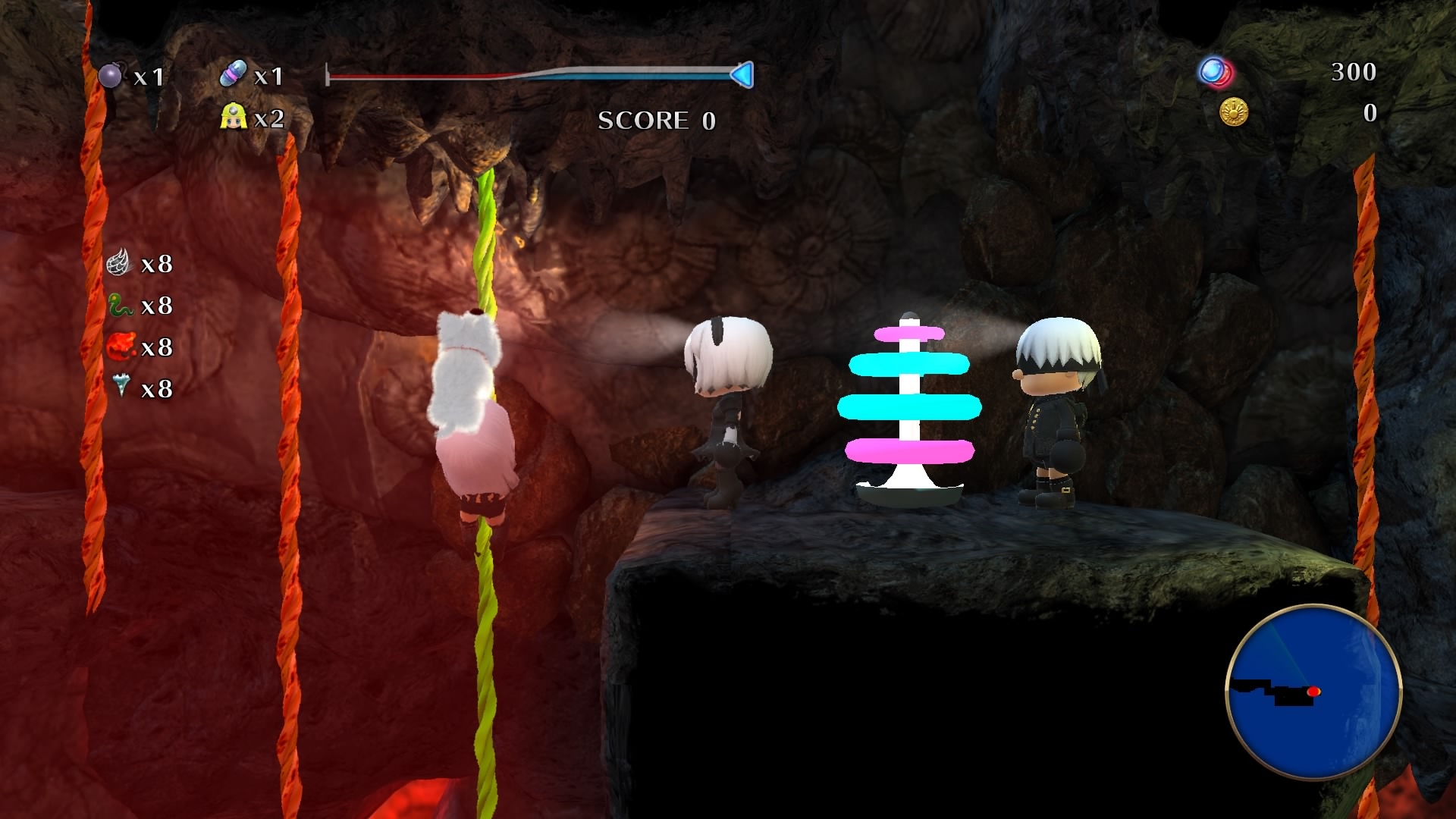Click the flare capsule icon
The image size is (1456, 819).
point(233,74)
